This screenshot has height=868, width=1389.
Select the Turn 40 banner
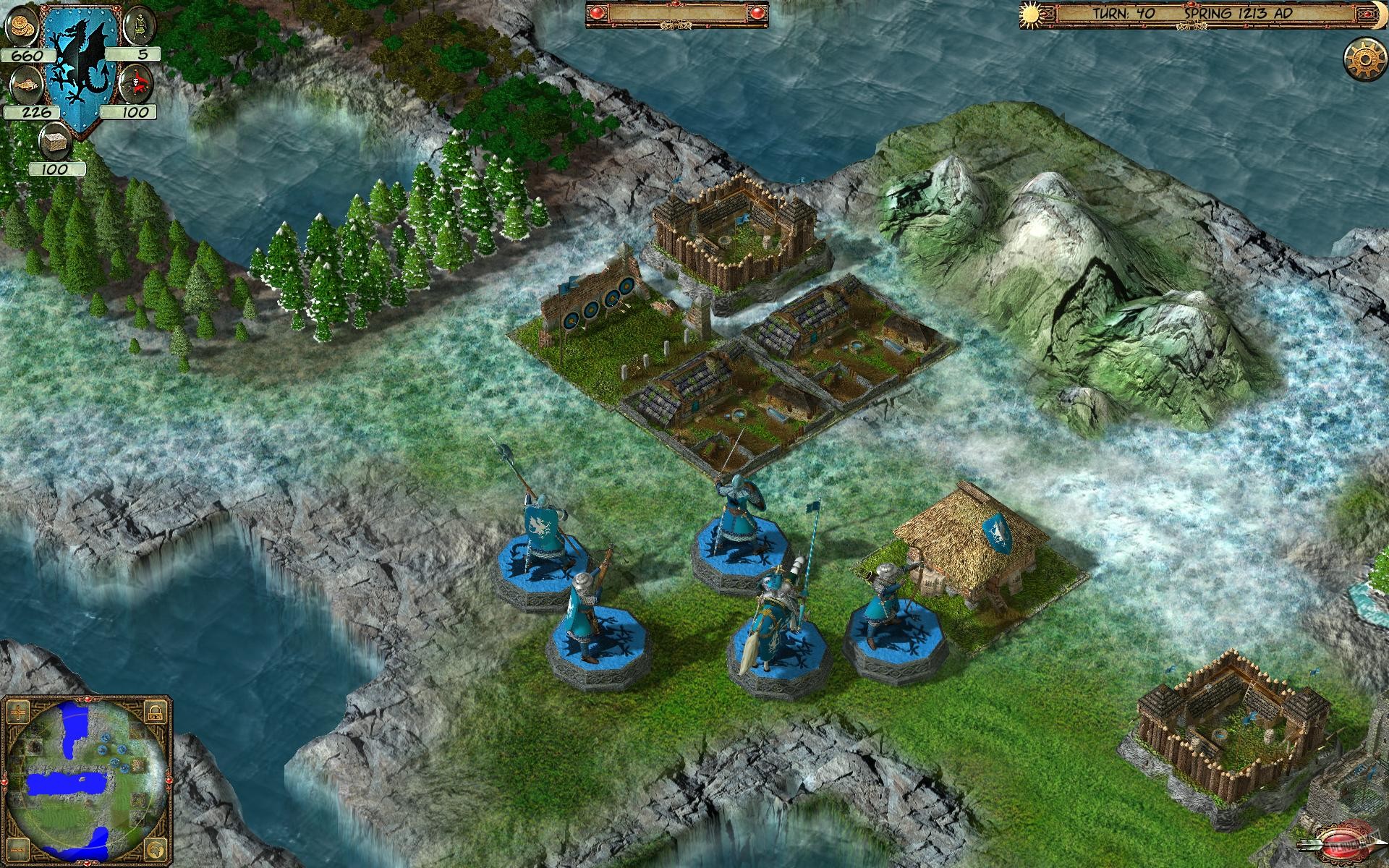click(1123, 12)
